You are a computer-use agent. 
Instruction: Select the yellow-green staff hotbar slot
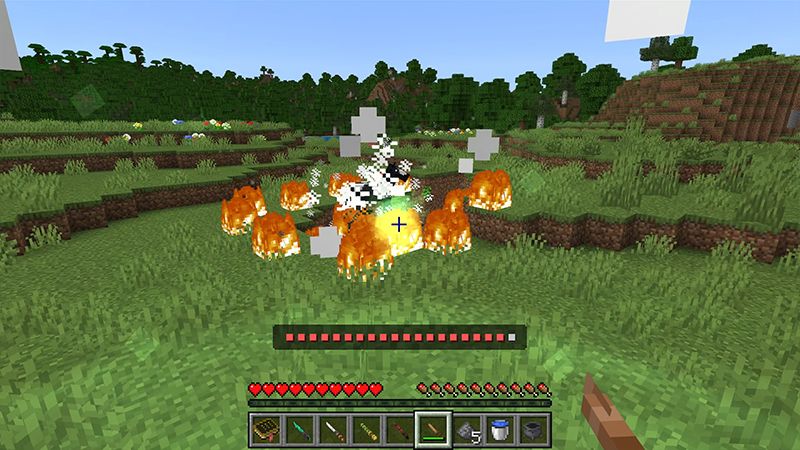tap(368, 430)
